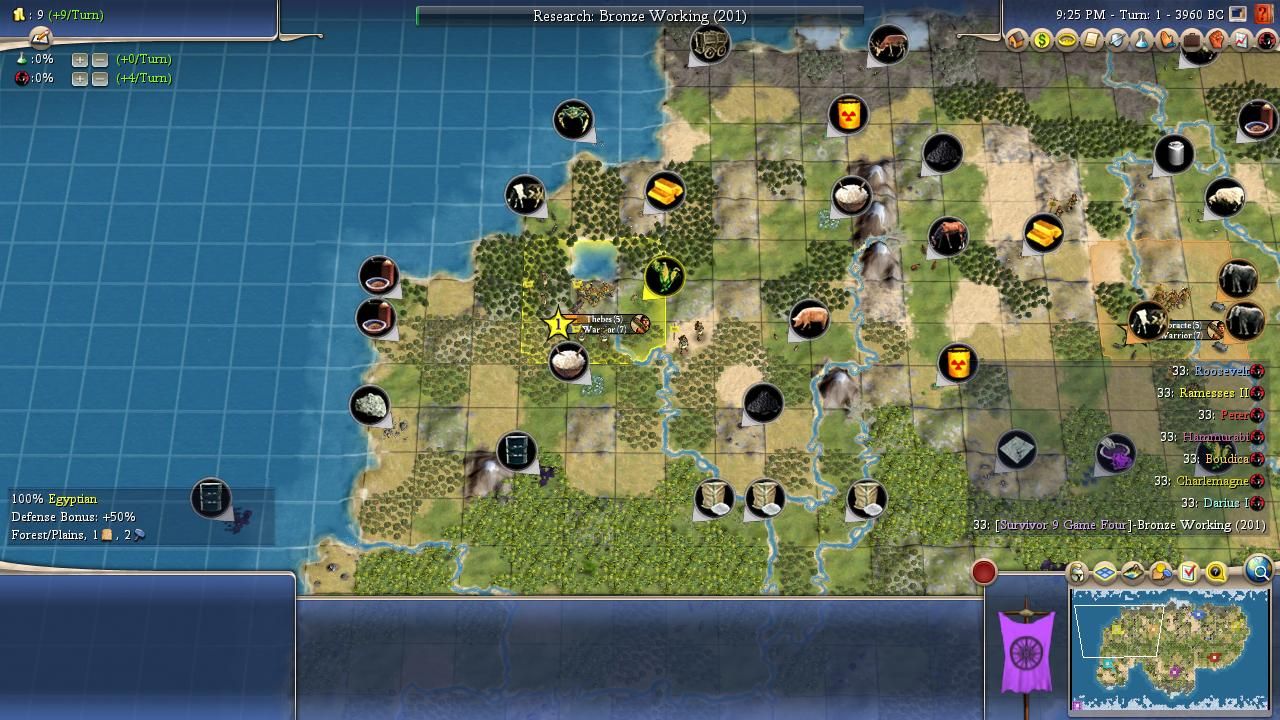The height and width of the screenshot is (720, 1280).
Task: Open the Financial Advisor dollar icon
Action: pyautogui.click(x=1042, y=41)
